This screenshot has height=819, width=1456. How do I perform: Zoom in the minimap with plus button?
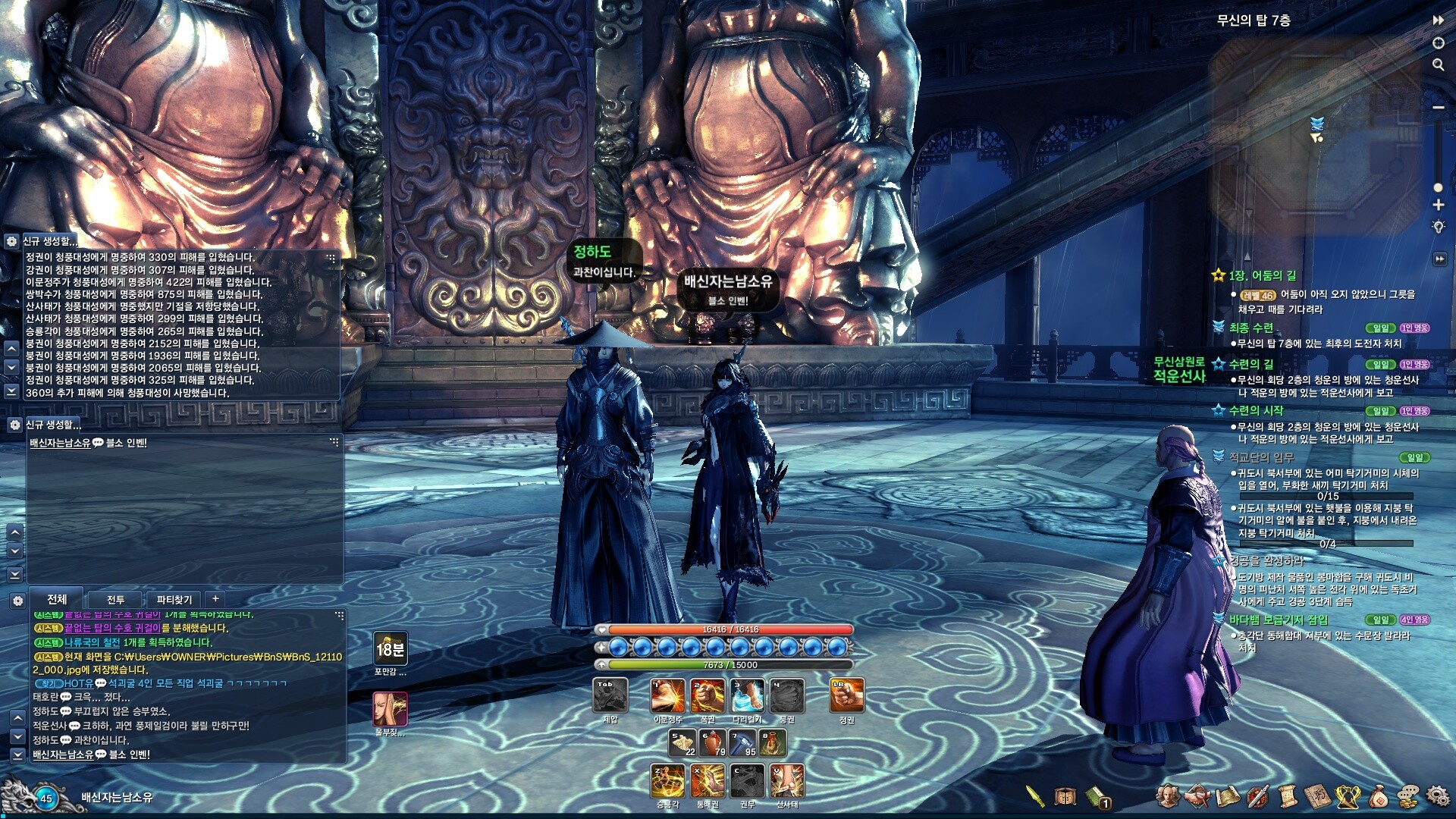1438,205
